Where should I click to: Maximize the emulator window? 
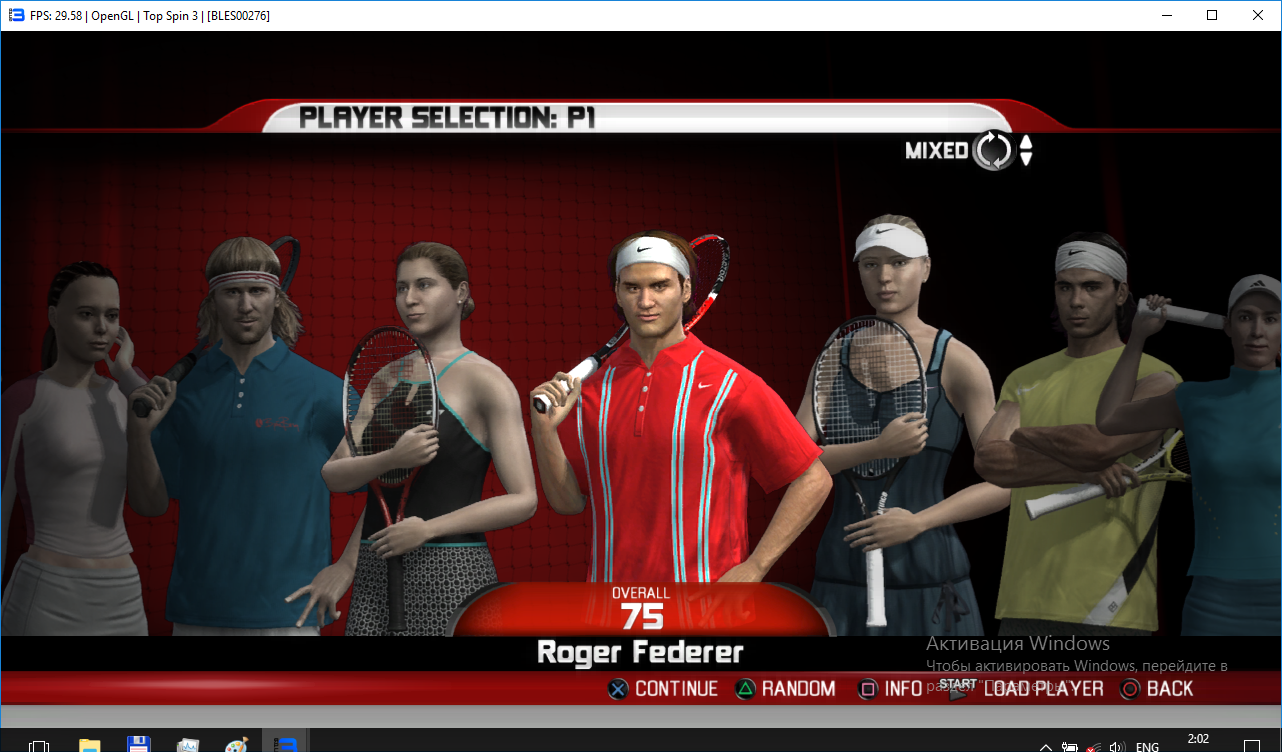(x=1212, y=15)
